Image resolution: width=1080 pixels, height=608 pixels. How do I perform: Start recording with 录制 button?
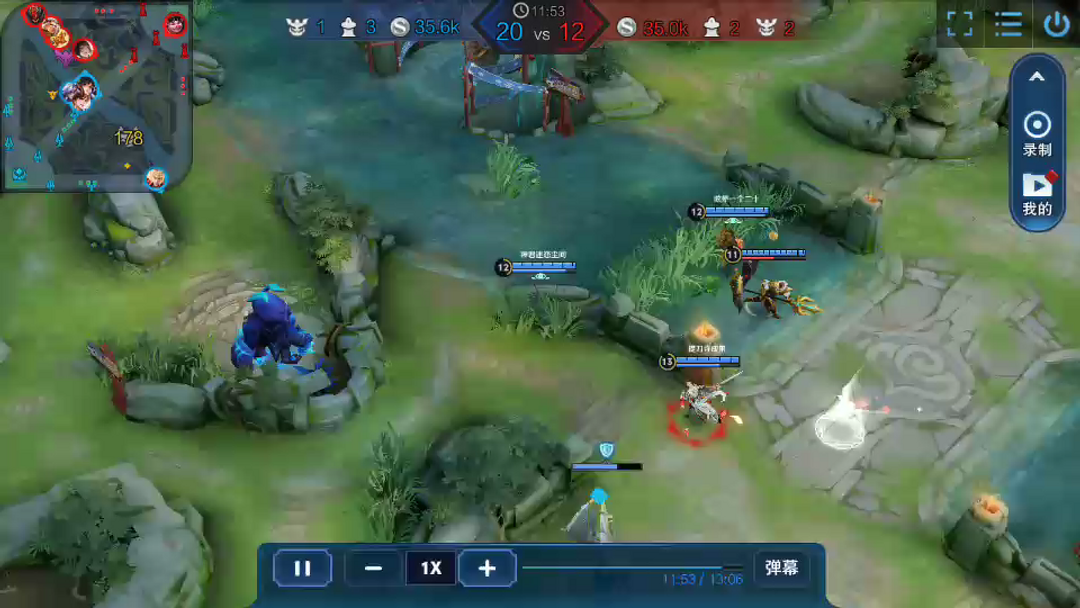pyautogui.click(x=1037, y=133)
